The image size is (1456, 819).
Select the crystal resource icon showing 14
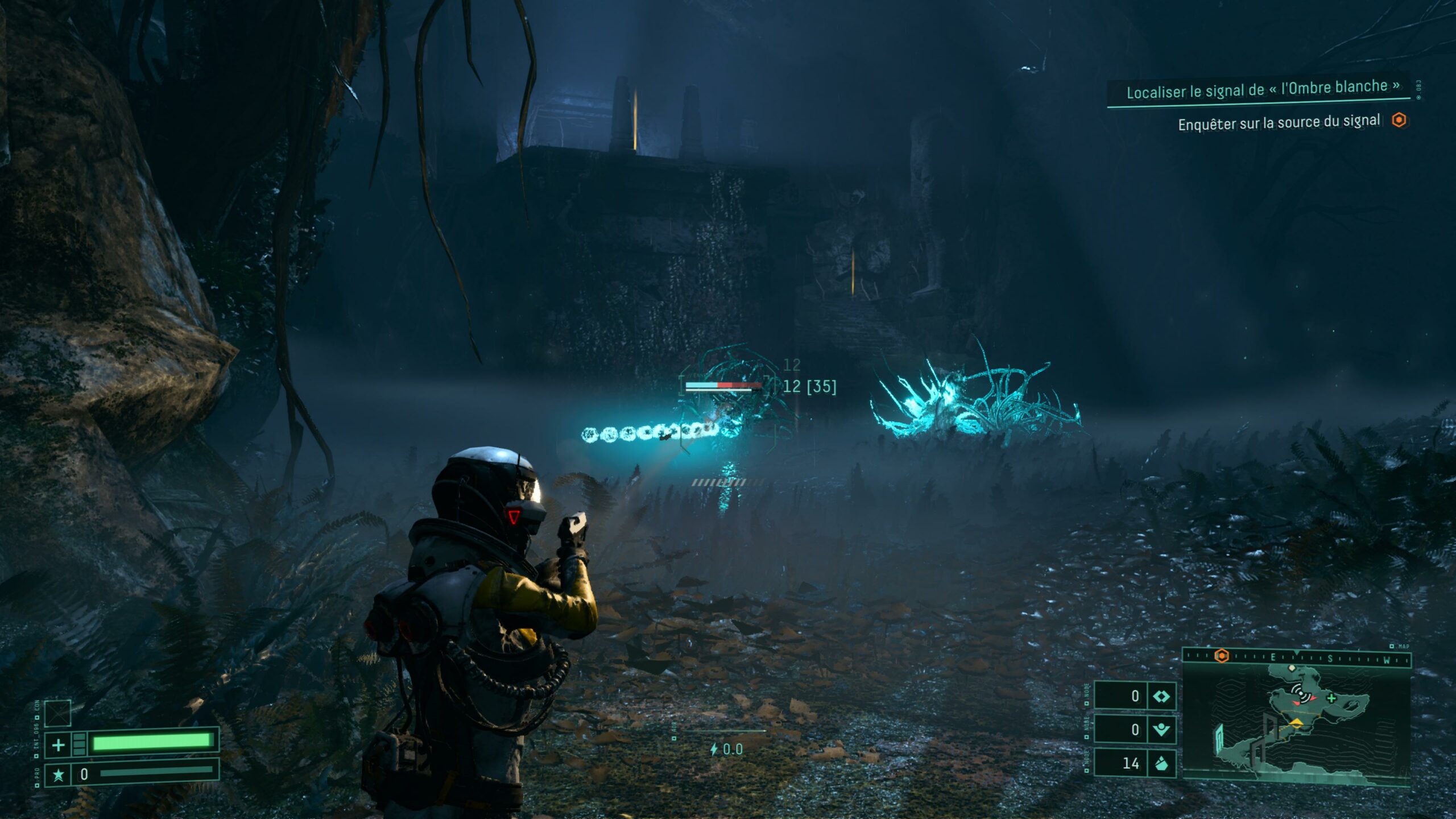click(x=1161, y=763)
